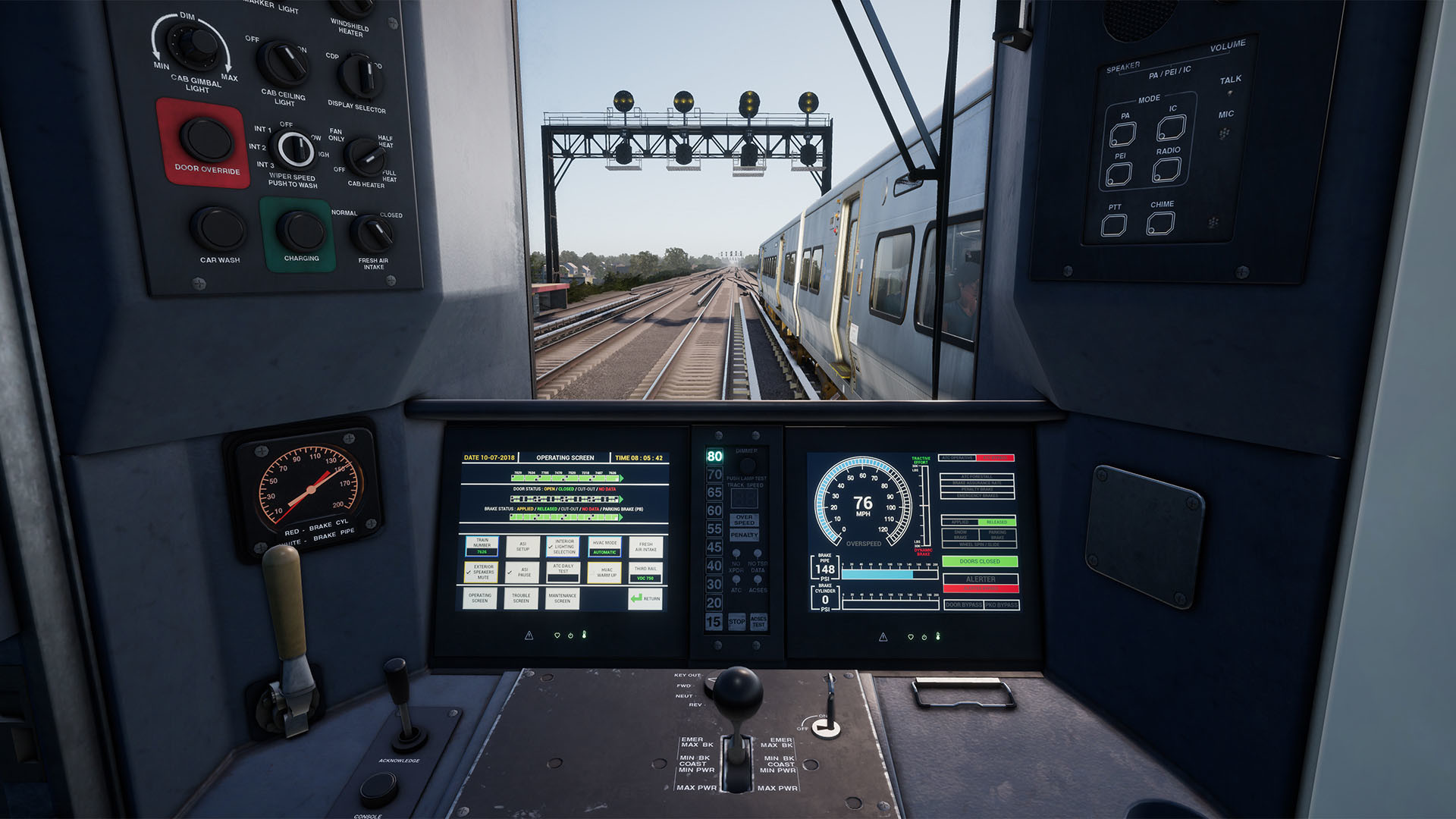Click the warning triangle icon below the operating screen

(529, 636)
